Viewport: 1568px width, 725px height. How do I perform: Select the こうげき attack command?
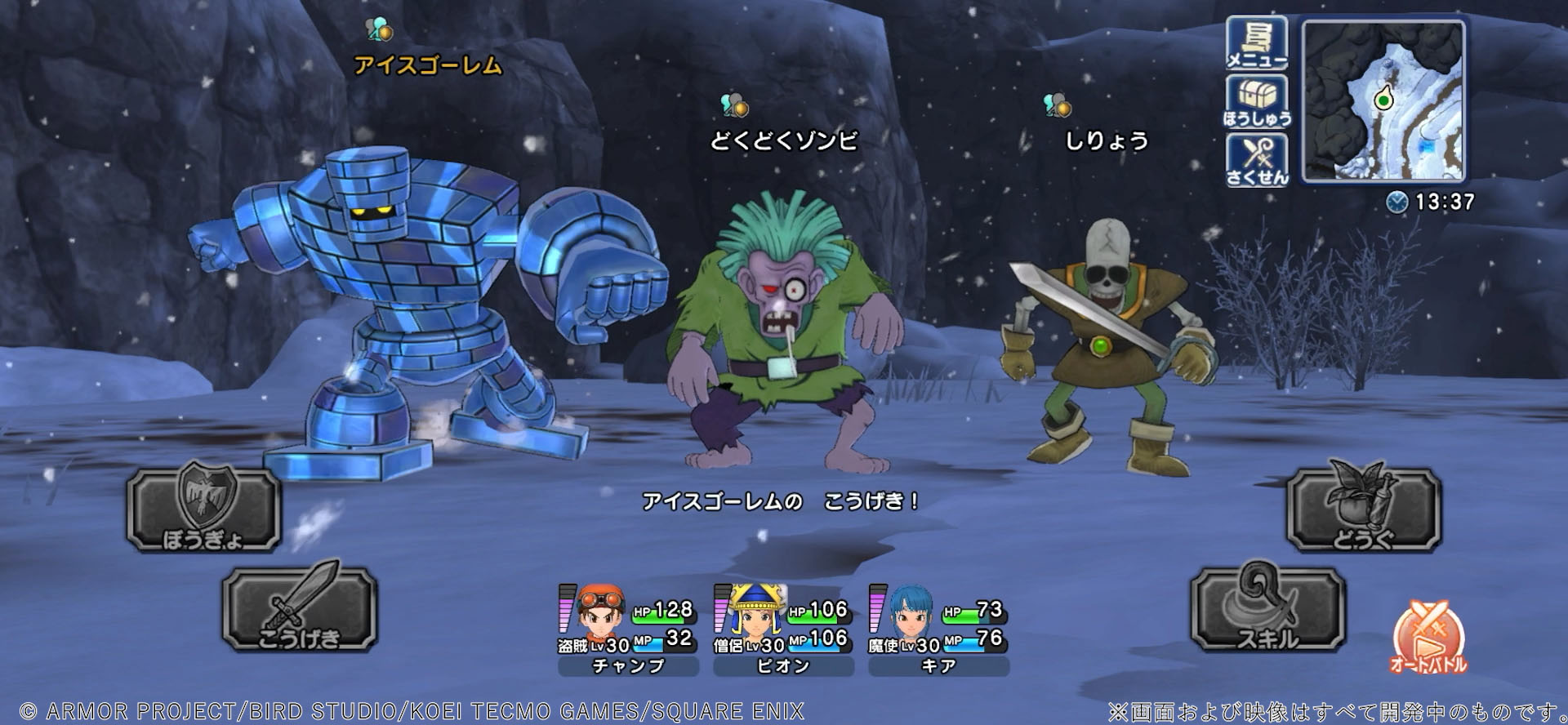point(299,610)
